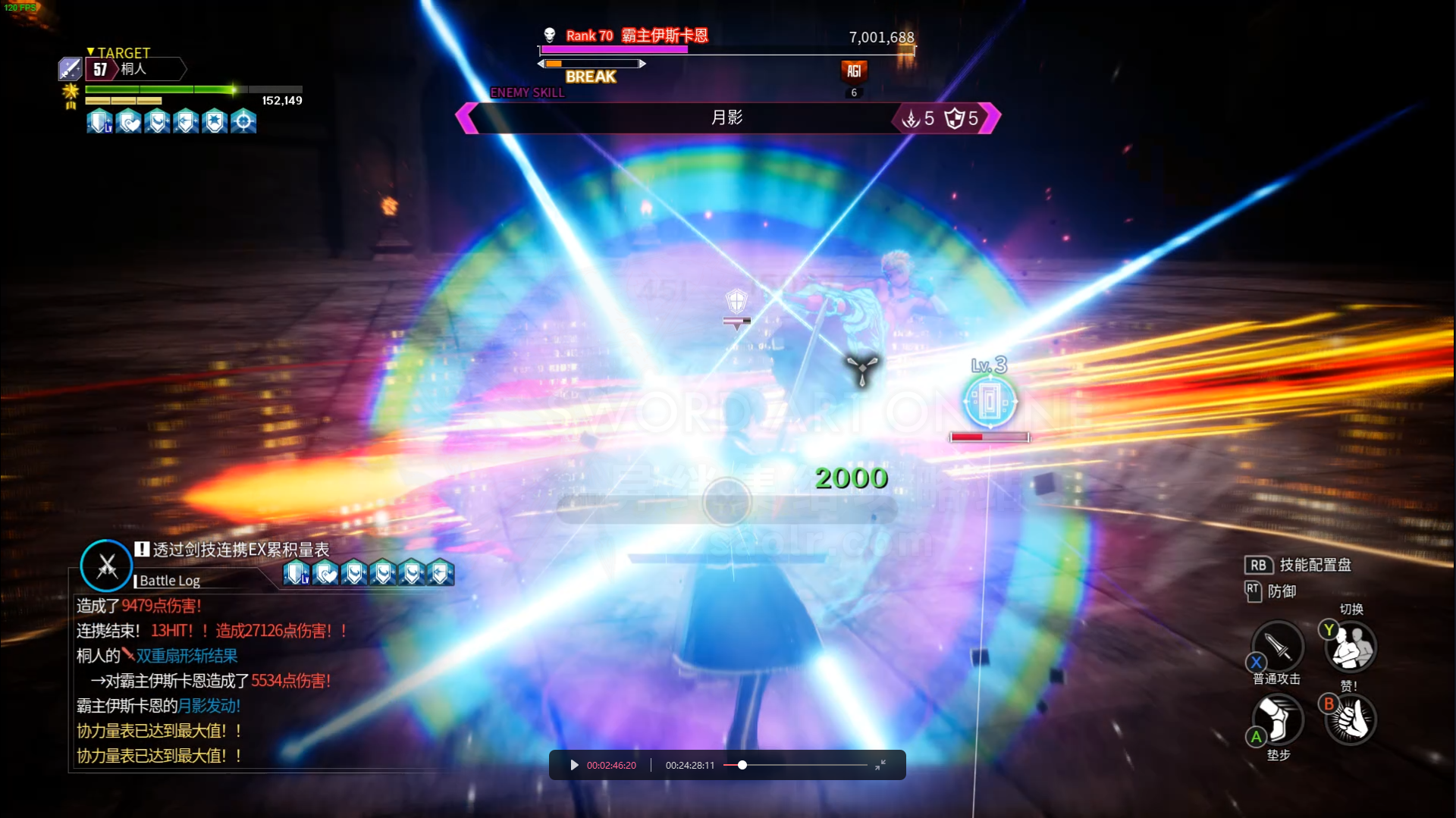1456x818 pixels.
Task: Select the 桐人 target name plate
Action: [x=144, y=69]
